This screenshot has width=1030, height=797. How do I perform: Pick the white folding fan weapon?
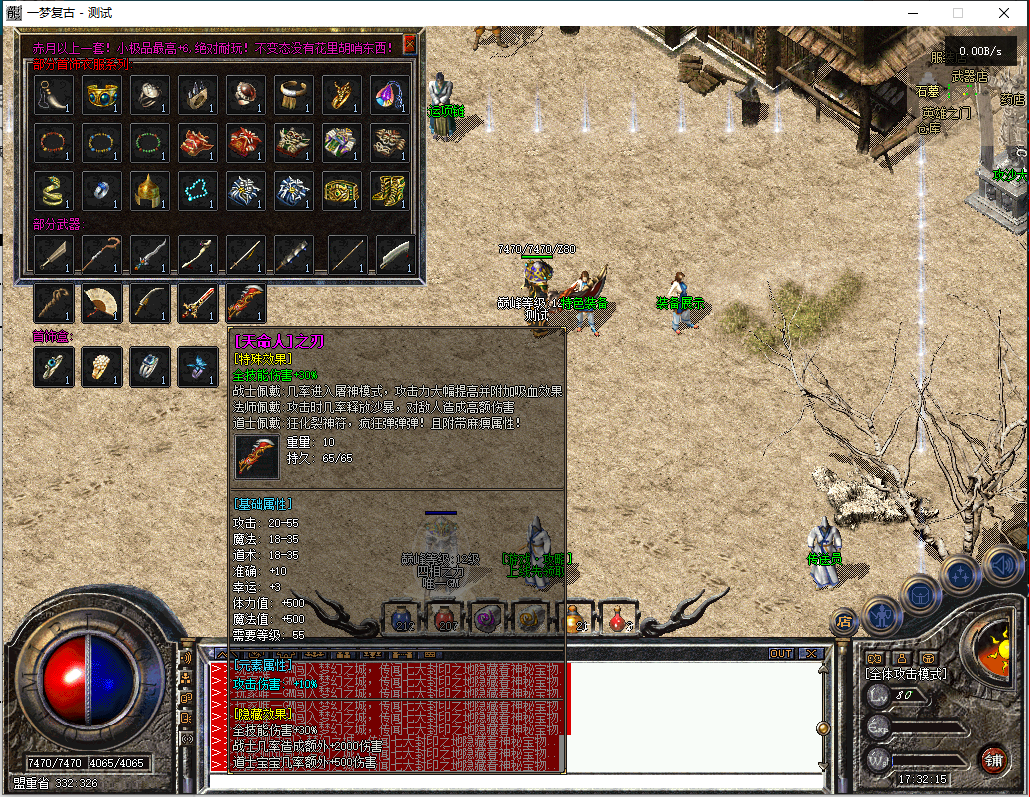click(x=101, y=303)
